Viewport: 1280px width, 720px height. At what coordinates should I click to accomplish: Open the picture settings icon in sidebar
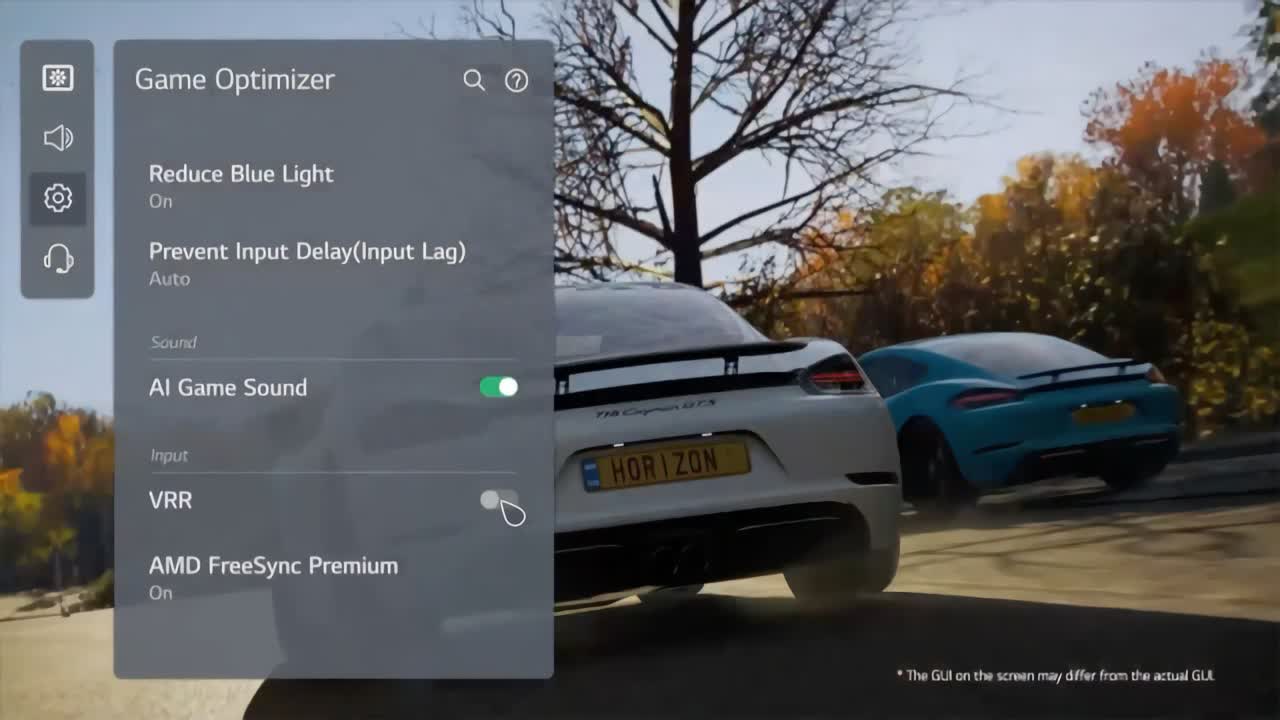click(57, 78)
